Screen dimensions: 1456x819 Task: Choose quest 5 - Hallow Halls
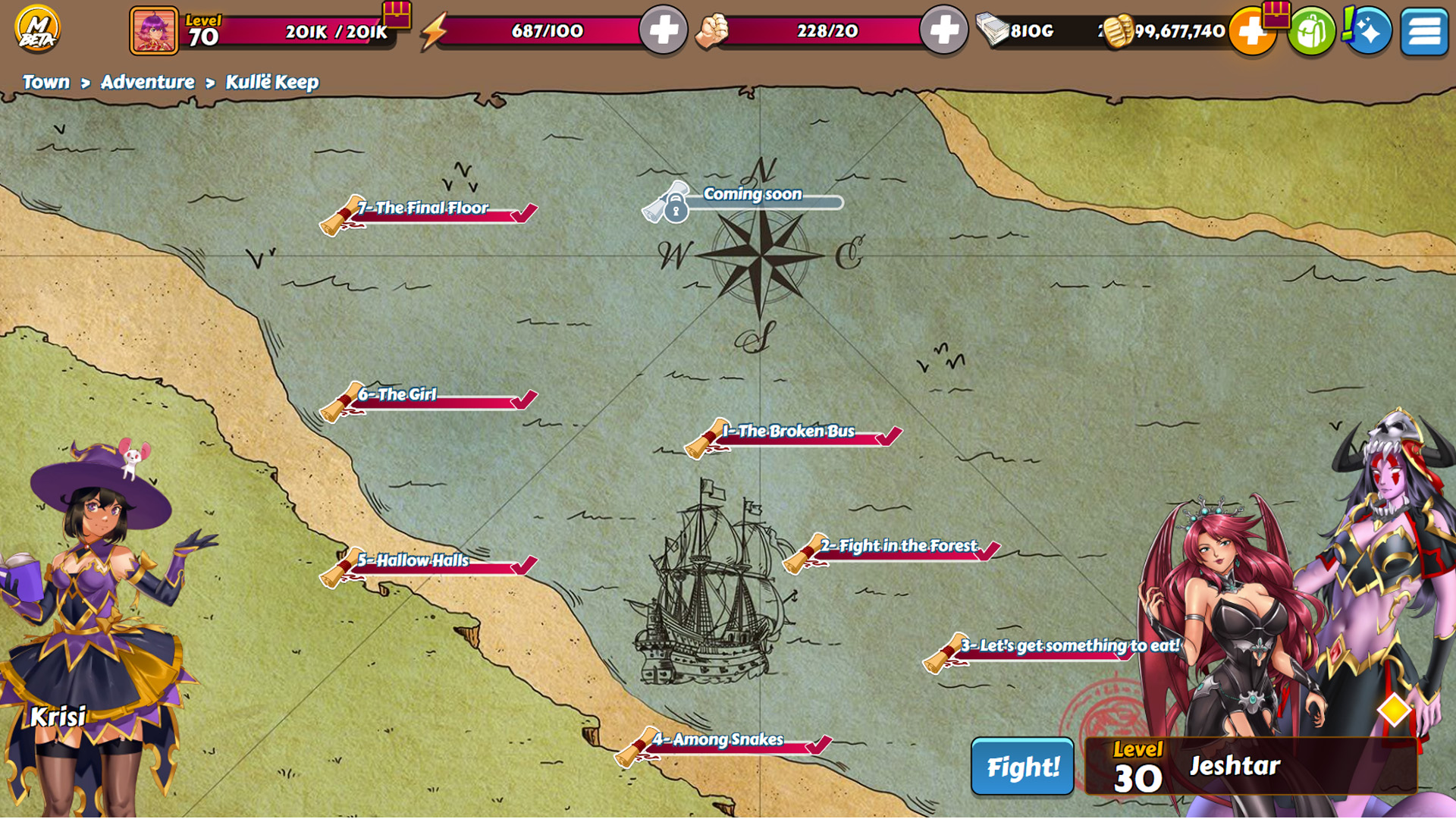click(x=428, y=563)
